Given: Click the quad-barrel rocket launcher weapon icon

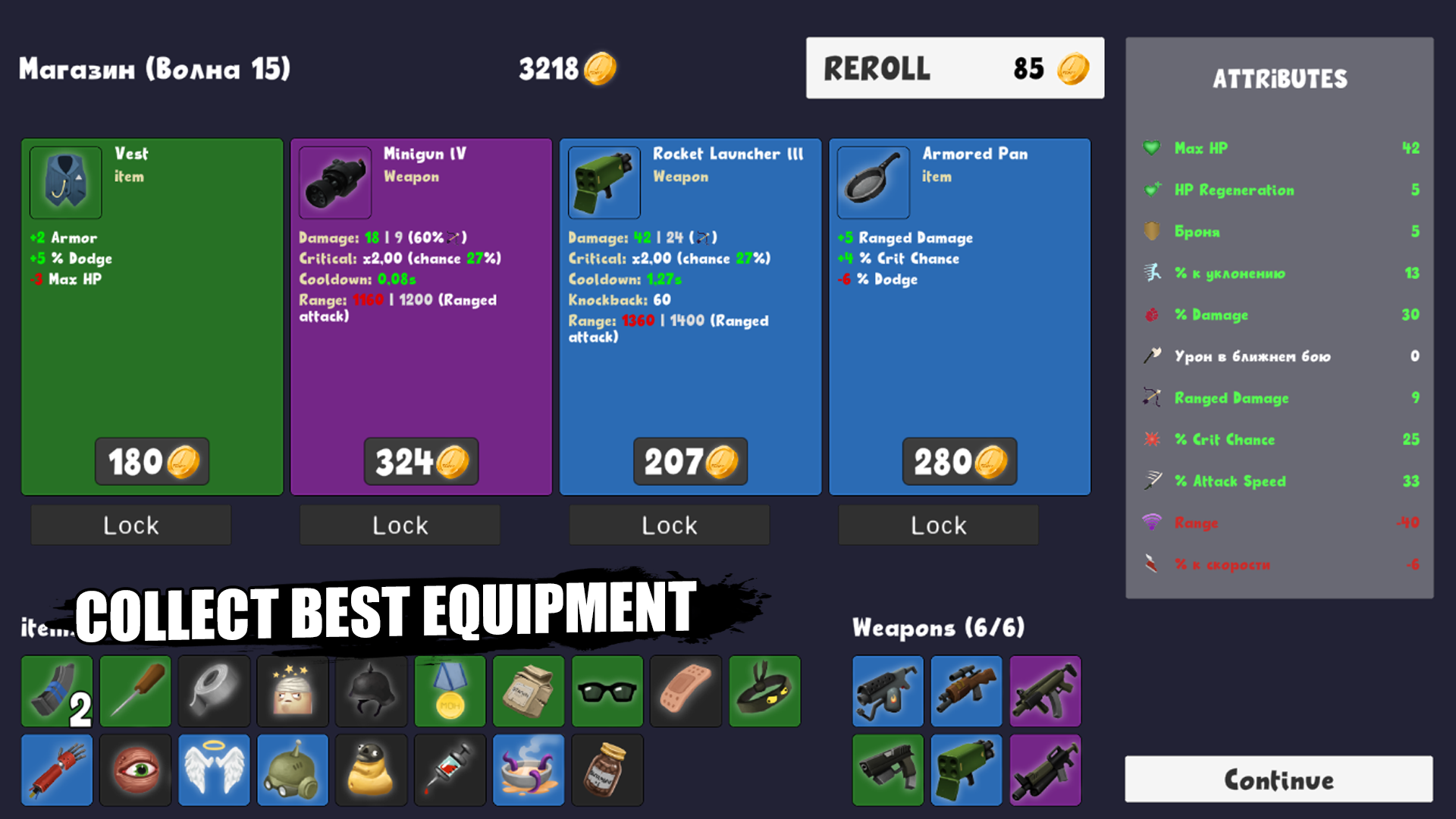Looking at the screenshot, I should point(966,770).
